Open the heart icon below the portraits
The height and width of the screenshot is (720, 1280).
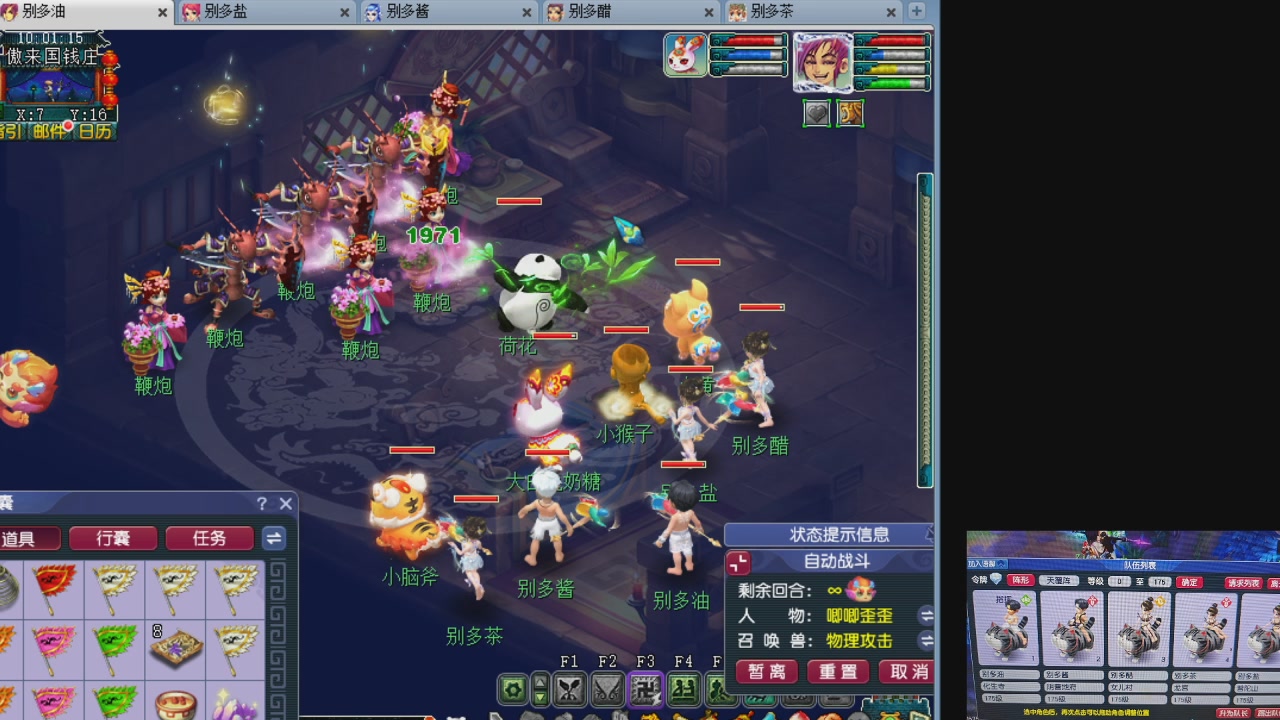pyautogui.click(x=817, y=113)
